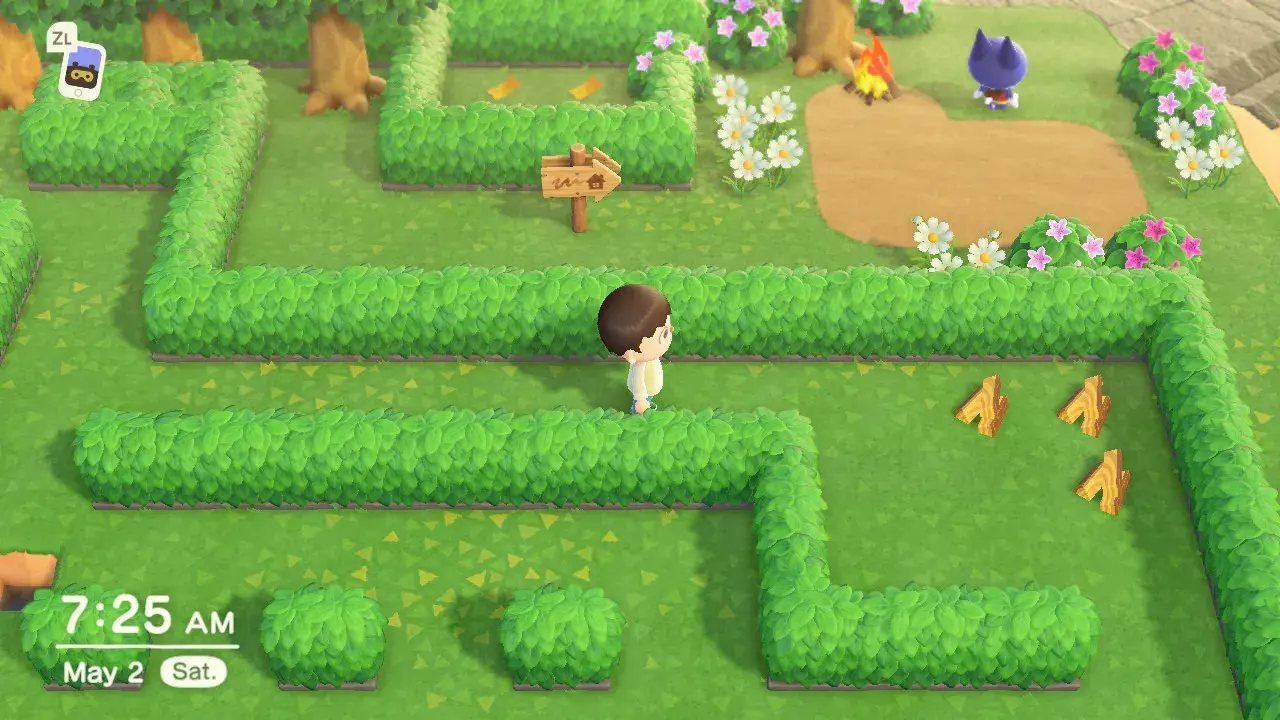This screenshot has width=1280, height=720.
Task: Click the house symbol on the sign
Action: [x=596, y=181]
